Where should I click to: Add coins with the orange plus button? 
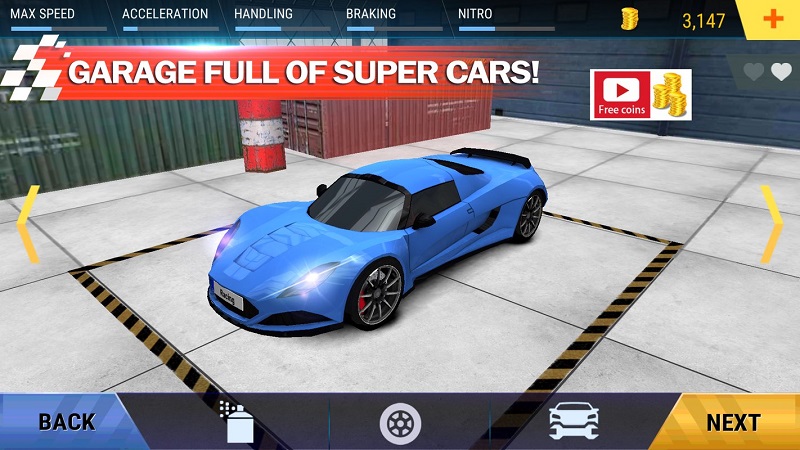click(771, 19)
